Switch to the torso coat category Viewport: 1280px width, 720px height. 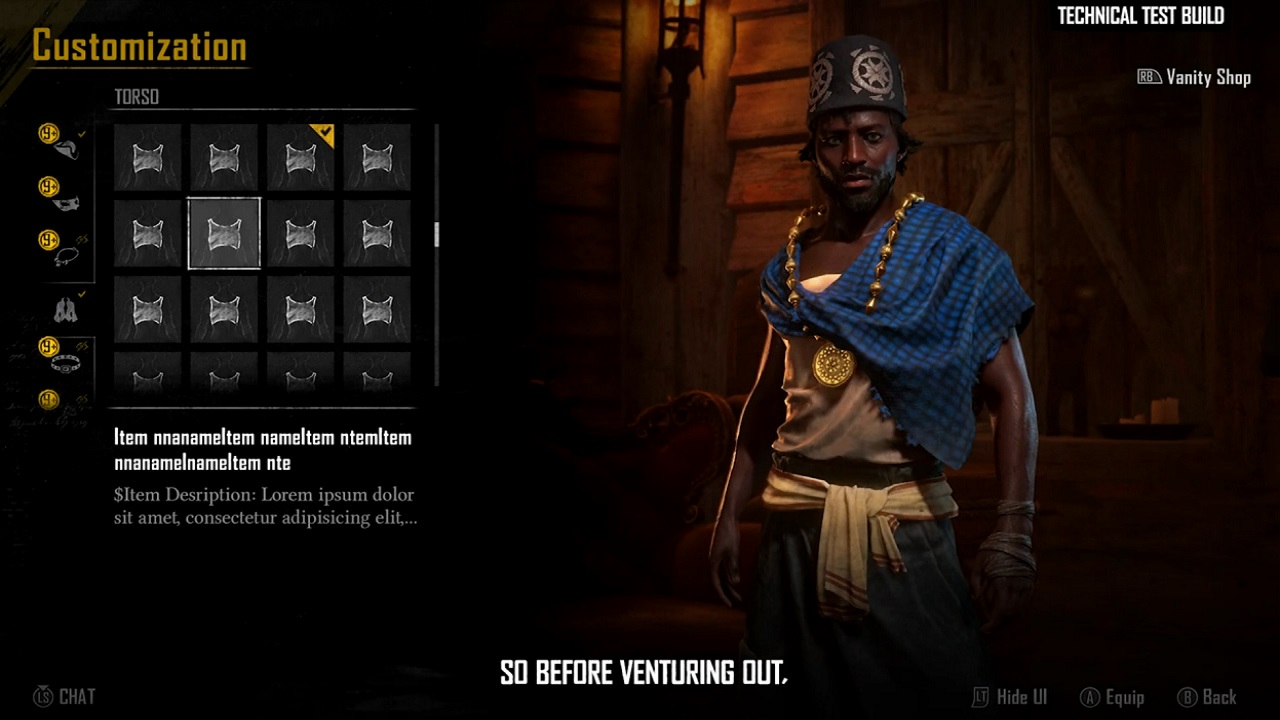pyautogui.click(x=66, y=310)
